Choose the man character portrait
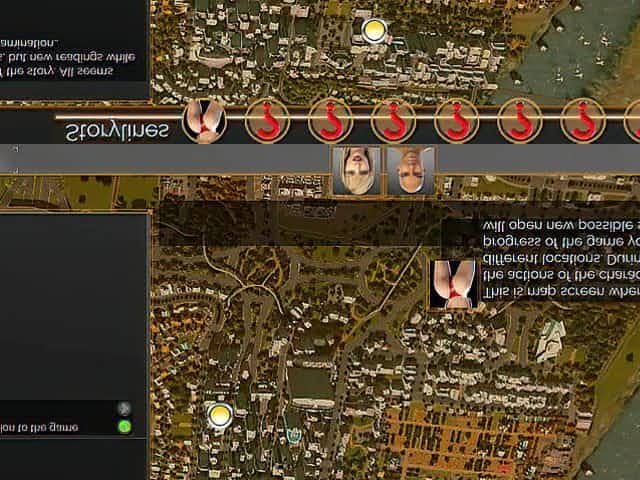This screenshot has width=640, height=480. [x=410, y=170]
